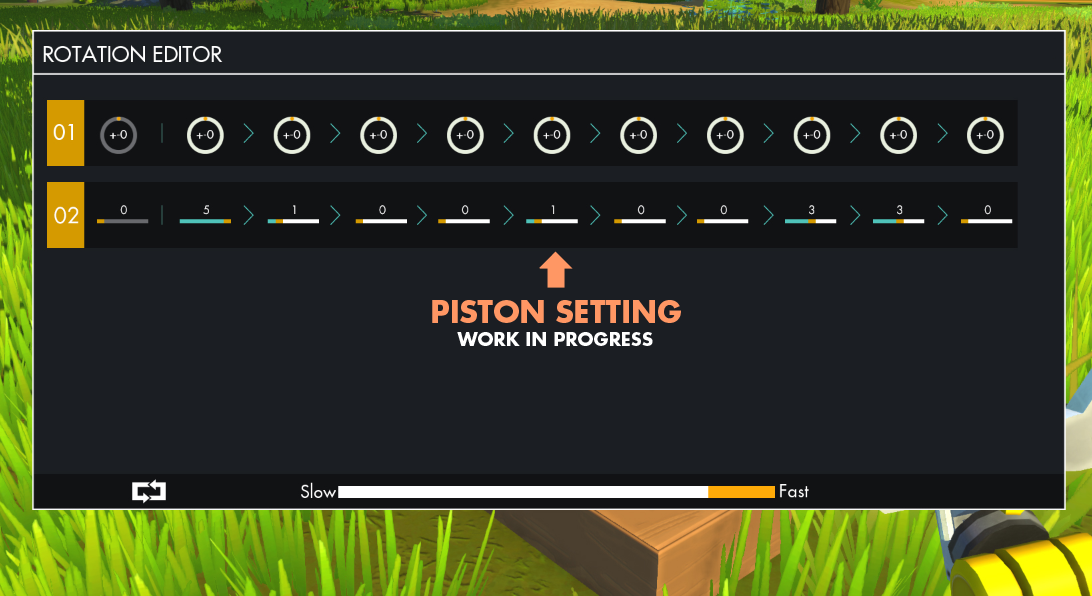Click the greyed-out piston slider in row 02
This screenshot has height=596, width=1092.
[122, 219]
